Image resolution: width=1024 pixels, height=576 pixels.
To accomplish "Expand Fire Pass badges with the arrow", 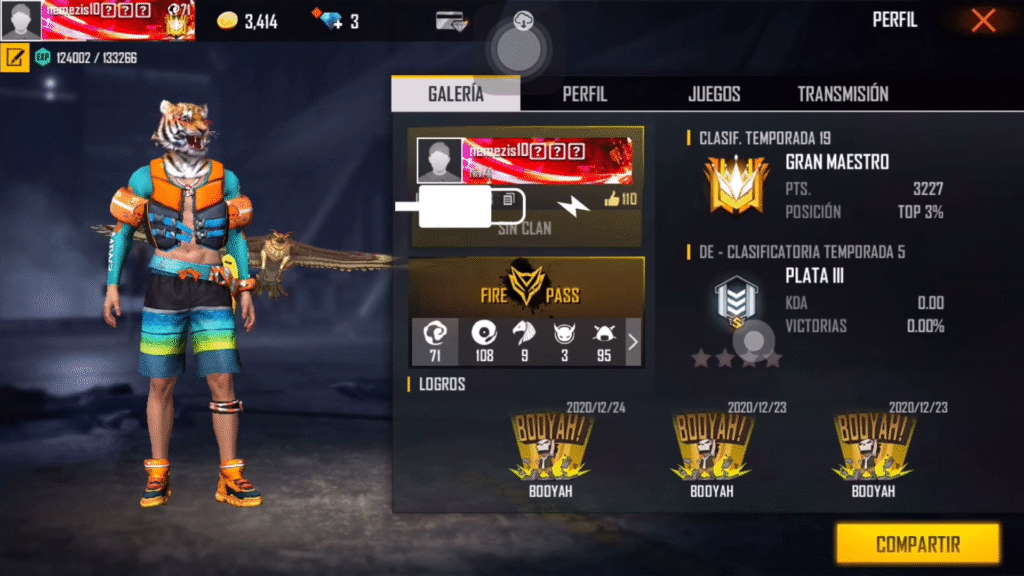I will click(x=632, y=342).
